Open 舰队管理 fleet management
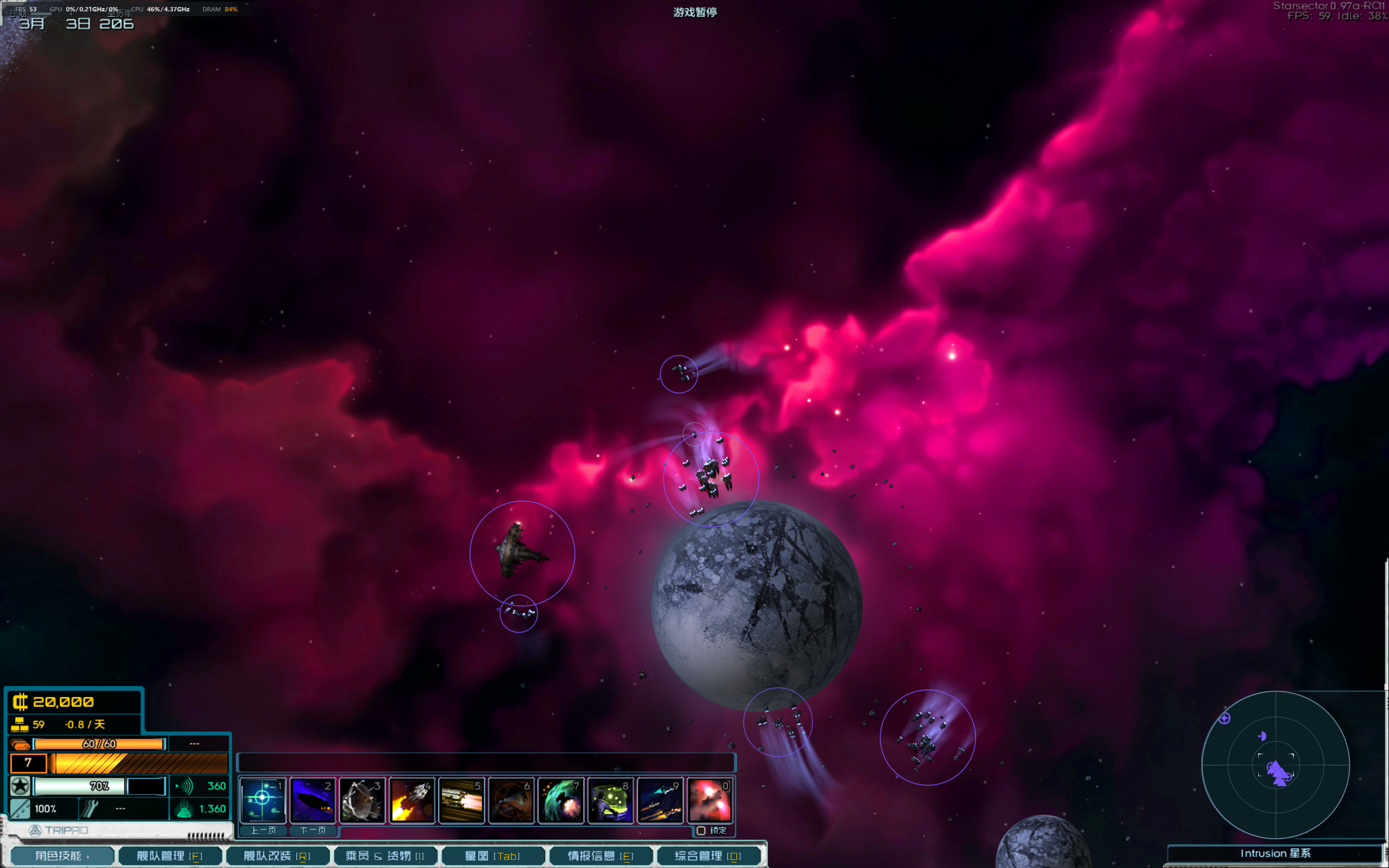1389x868 pixels. 169,856
